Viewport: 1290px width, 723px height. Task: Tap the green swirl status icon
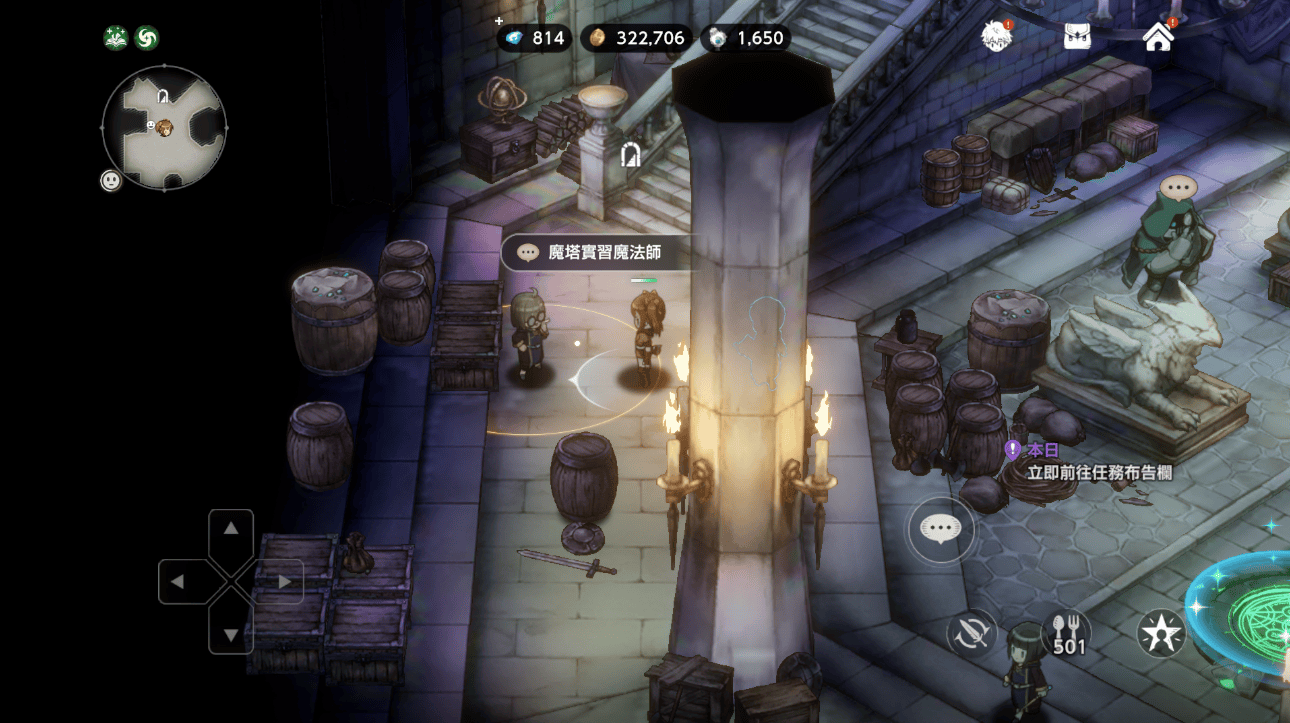pyautogui.click(x=147, y=38)
